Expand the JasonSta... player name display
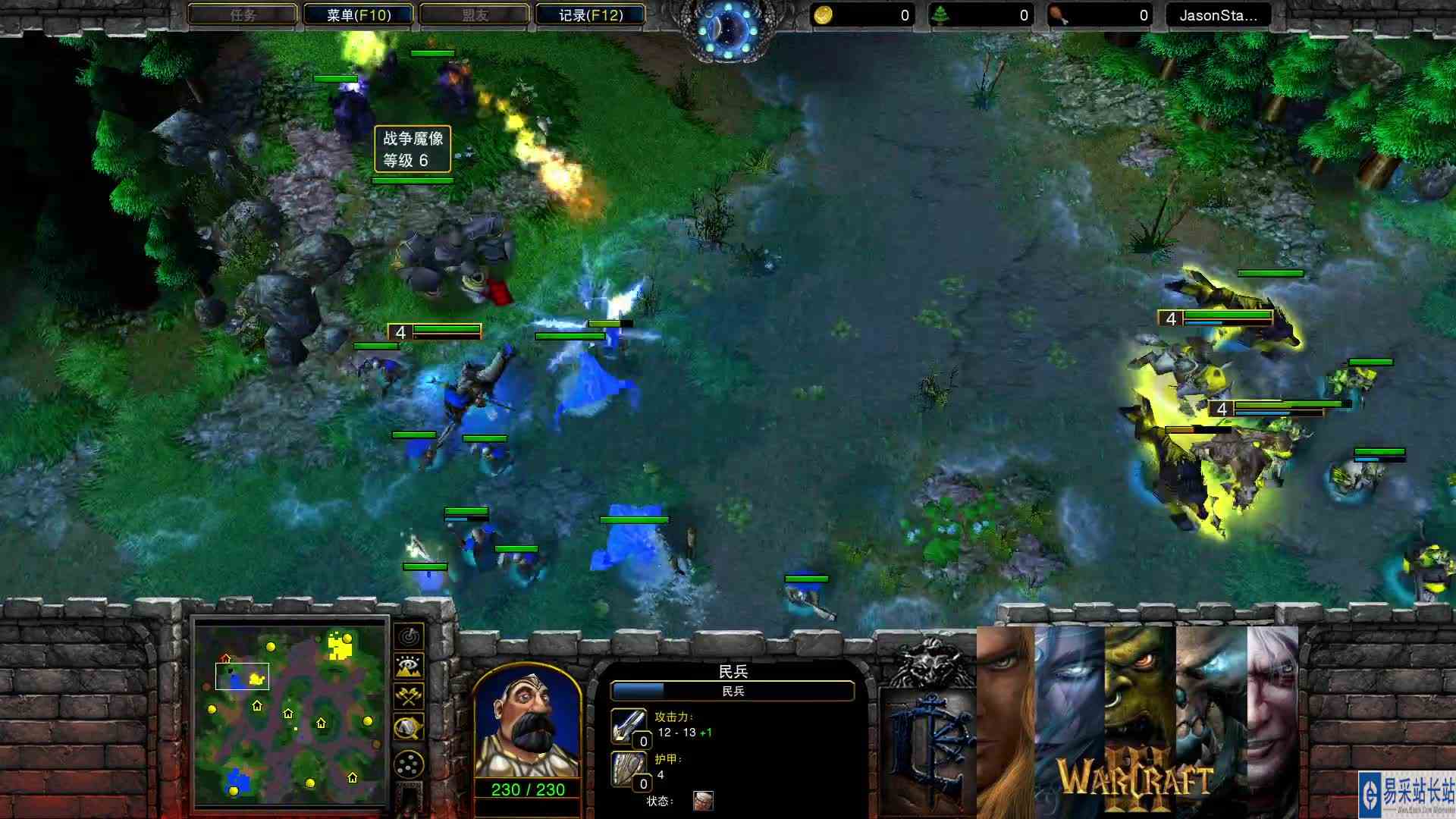The image size is (1456, 819). pos(1216,14)
